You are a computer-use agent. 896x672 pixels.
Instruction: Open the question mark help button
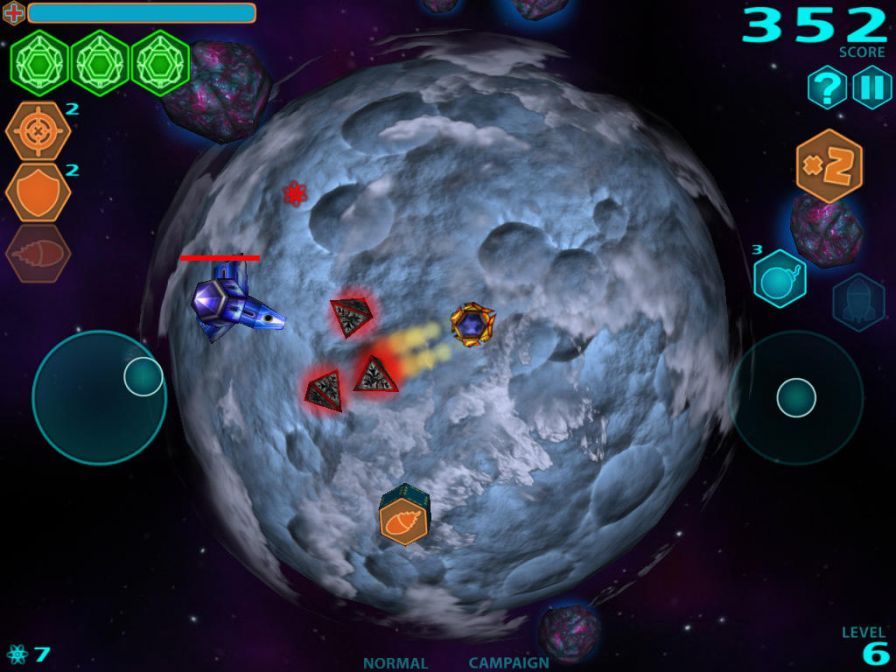click(827, 88)
